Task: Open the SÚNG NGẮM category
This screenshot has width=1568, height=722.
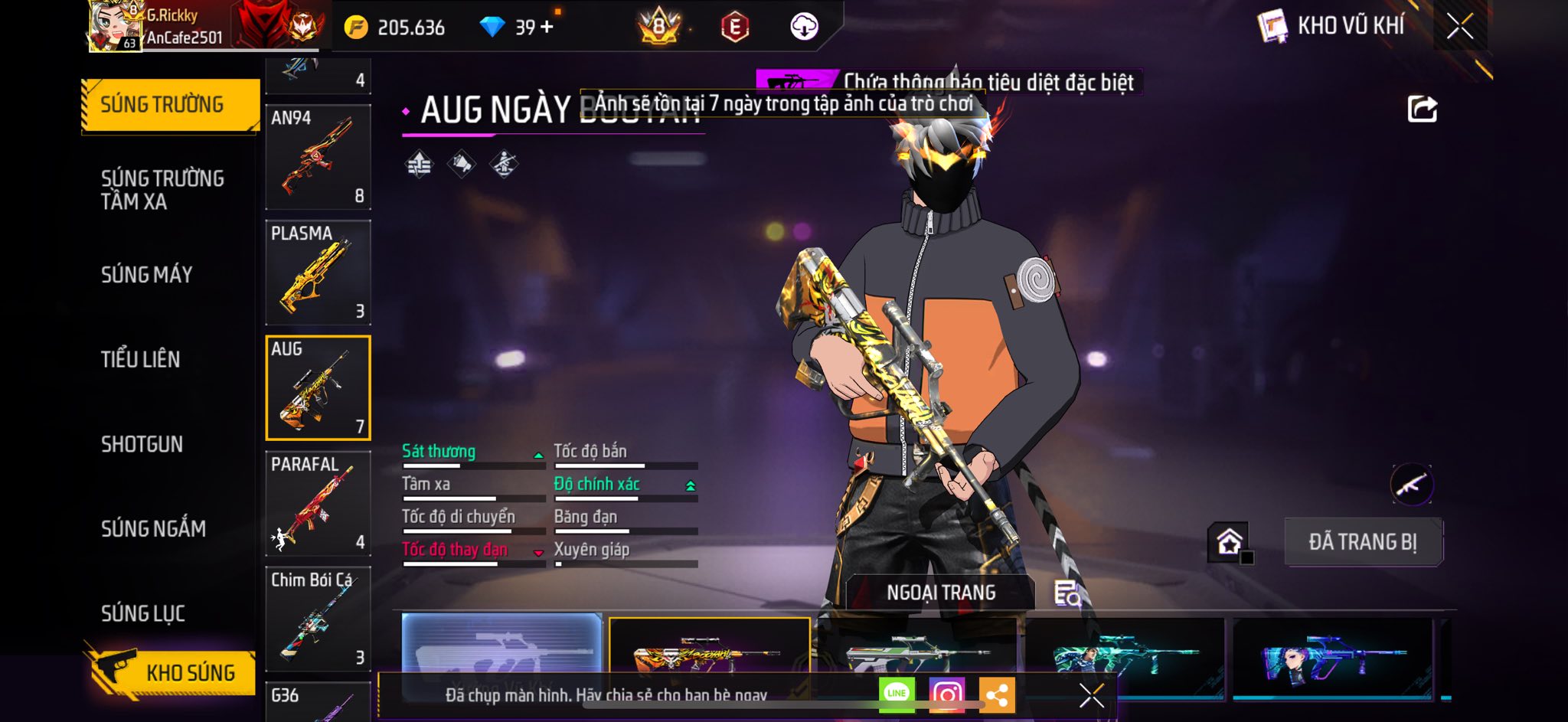Action: [153, 528]
